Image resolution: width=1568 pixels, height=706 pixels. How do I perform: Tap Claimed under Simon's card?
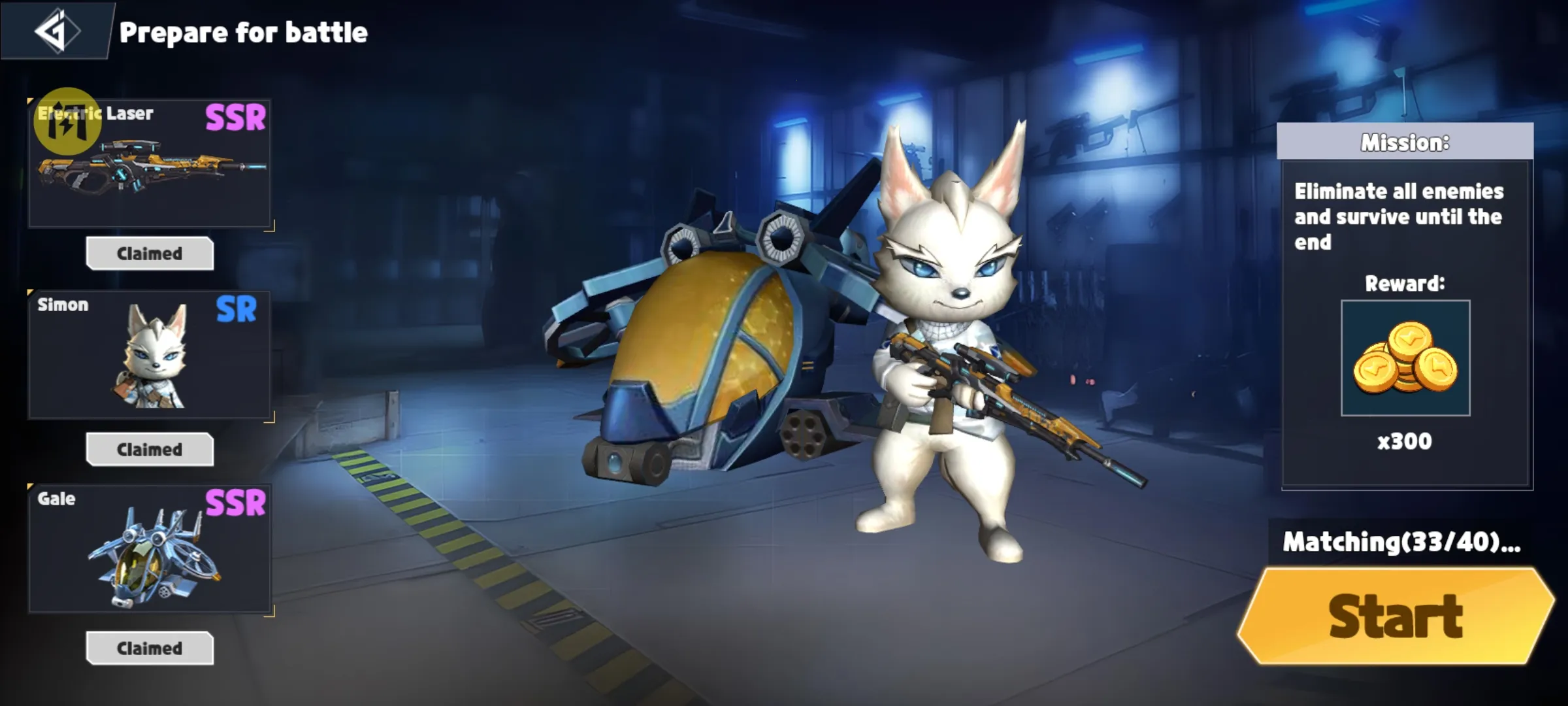pyautogui.click(x=149, y=450)
